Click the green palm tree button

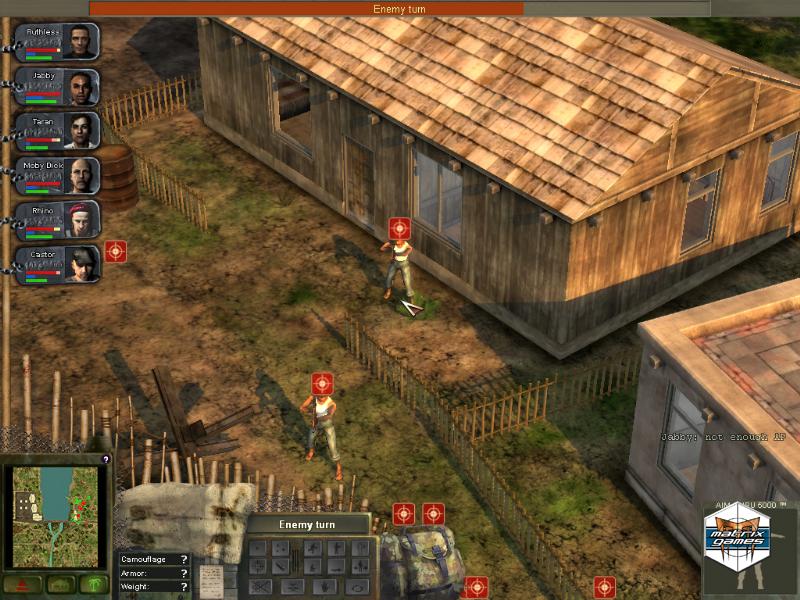pyautogui.click(x=93, y=585)
